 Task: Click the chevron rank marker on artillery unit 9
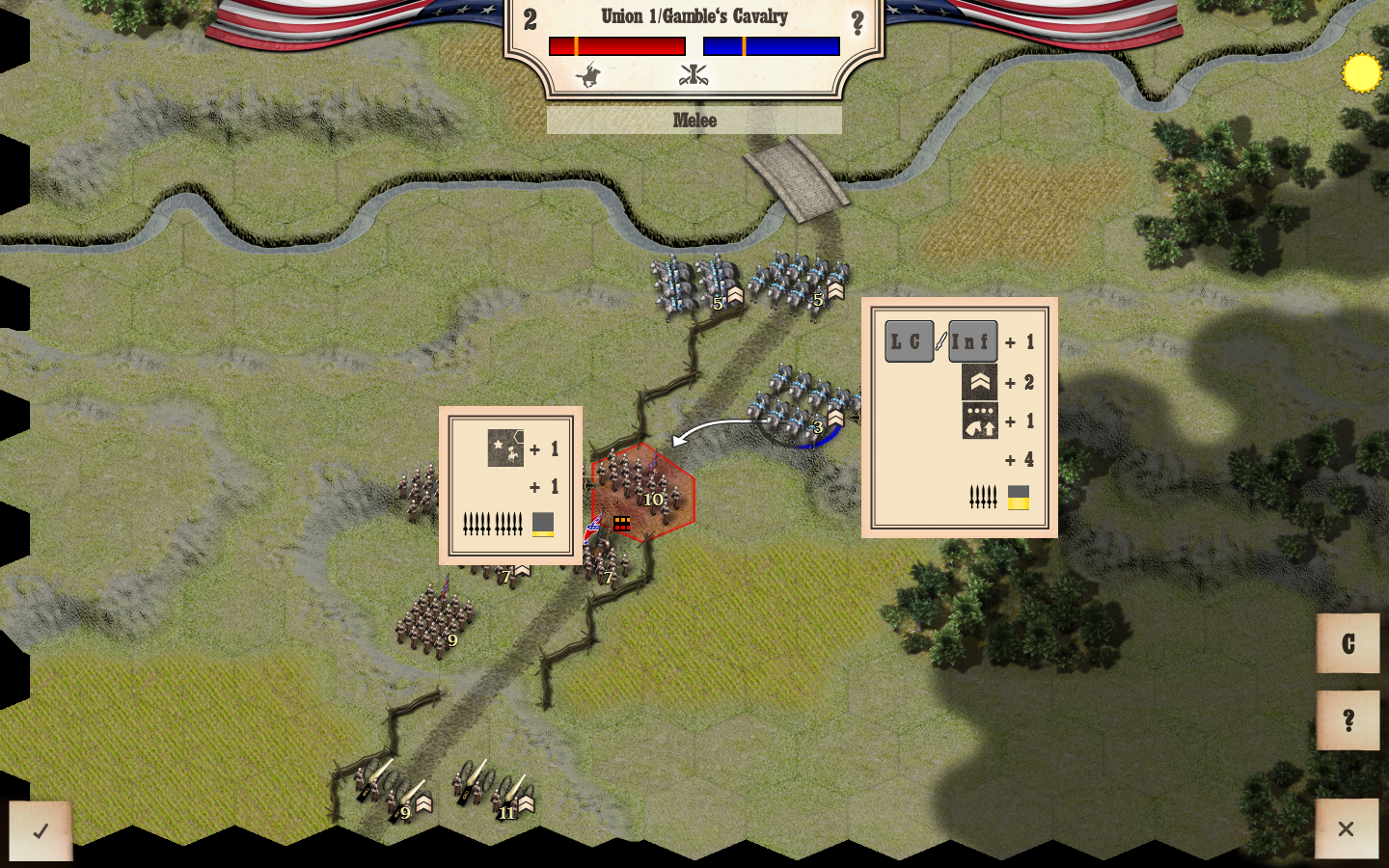coord(422,801)
